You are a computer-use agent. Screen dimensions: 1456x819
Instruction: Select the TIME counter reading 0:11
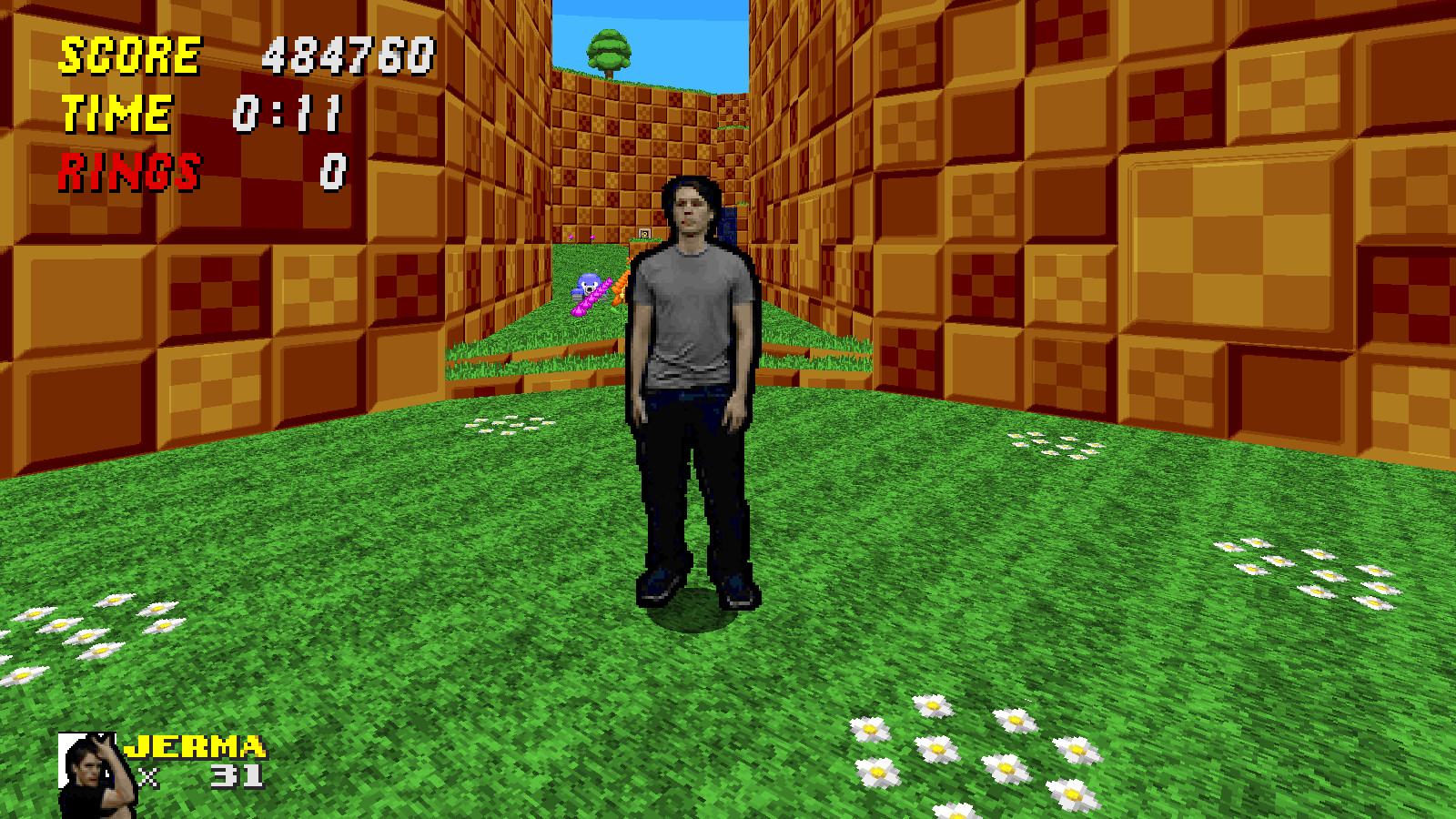(x=289, y=111)
